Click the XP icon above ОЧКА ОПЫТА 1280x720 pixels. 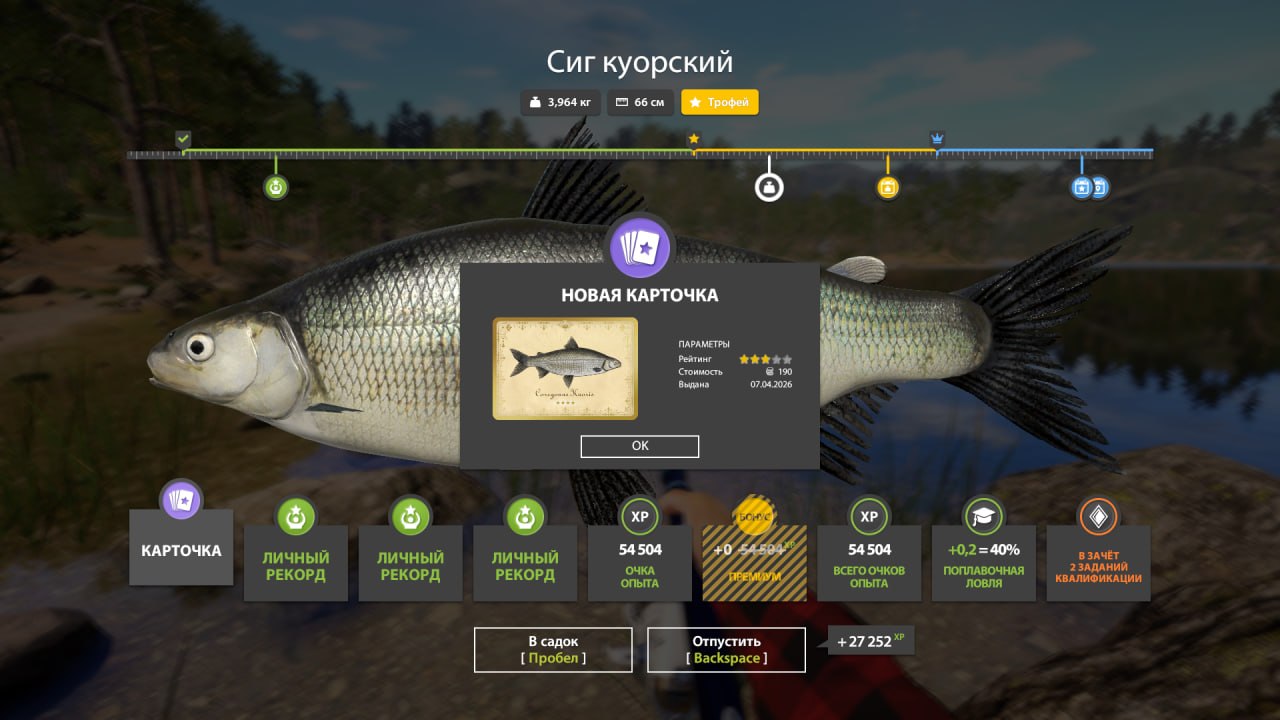point(639,517)
